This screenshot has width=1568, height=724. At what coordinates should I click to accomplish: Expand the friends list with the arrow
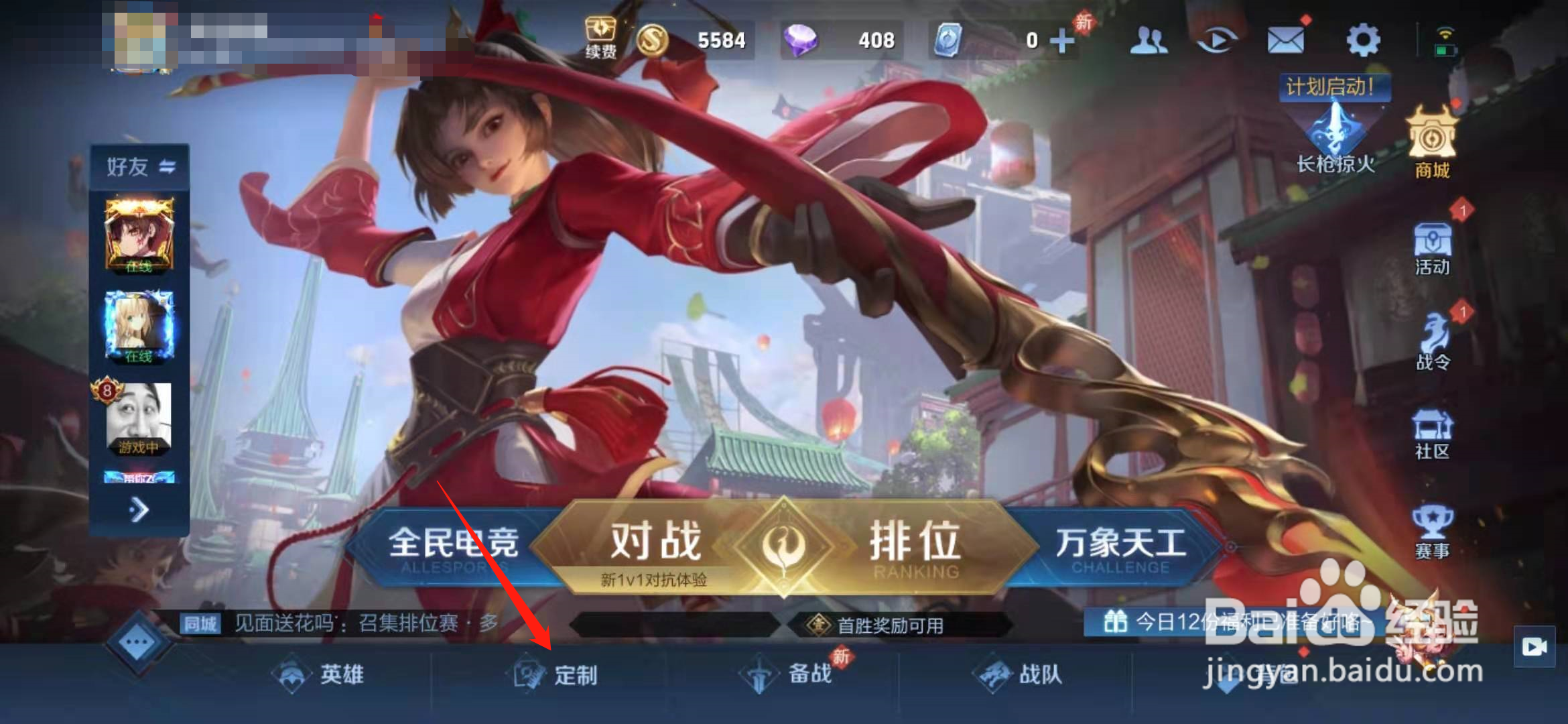click(139, 511)
